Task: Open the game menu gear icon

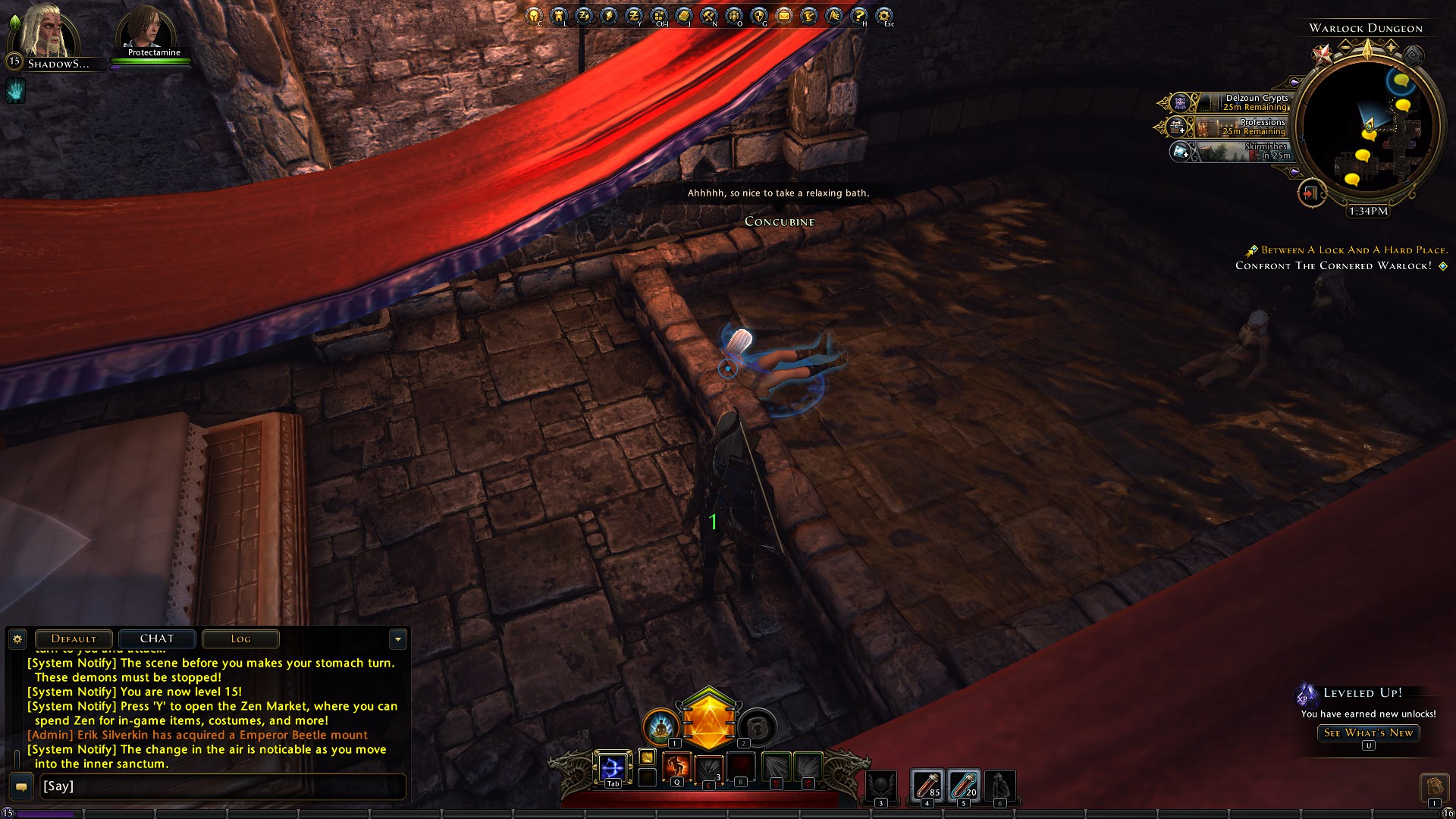Action: coord(884,15)
